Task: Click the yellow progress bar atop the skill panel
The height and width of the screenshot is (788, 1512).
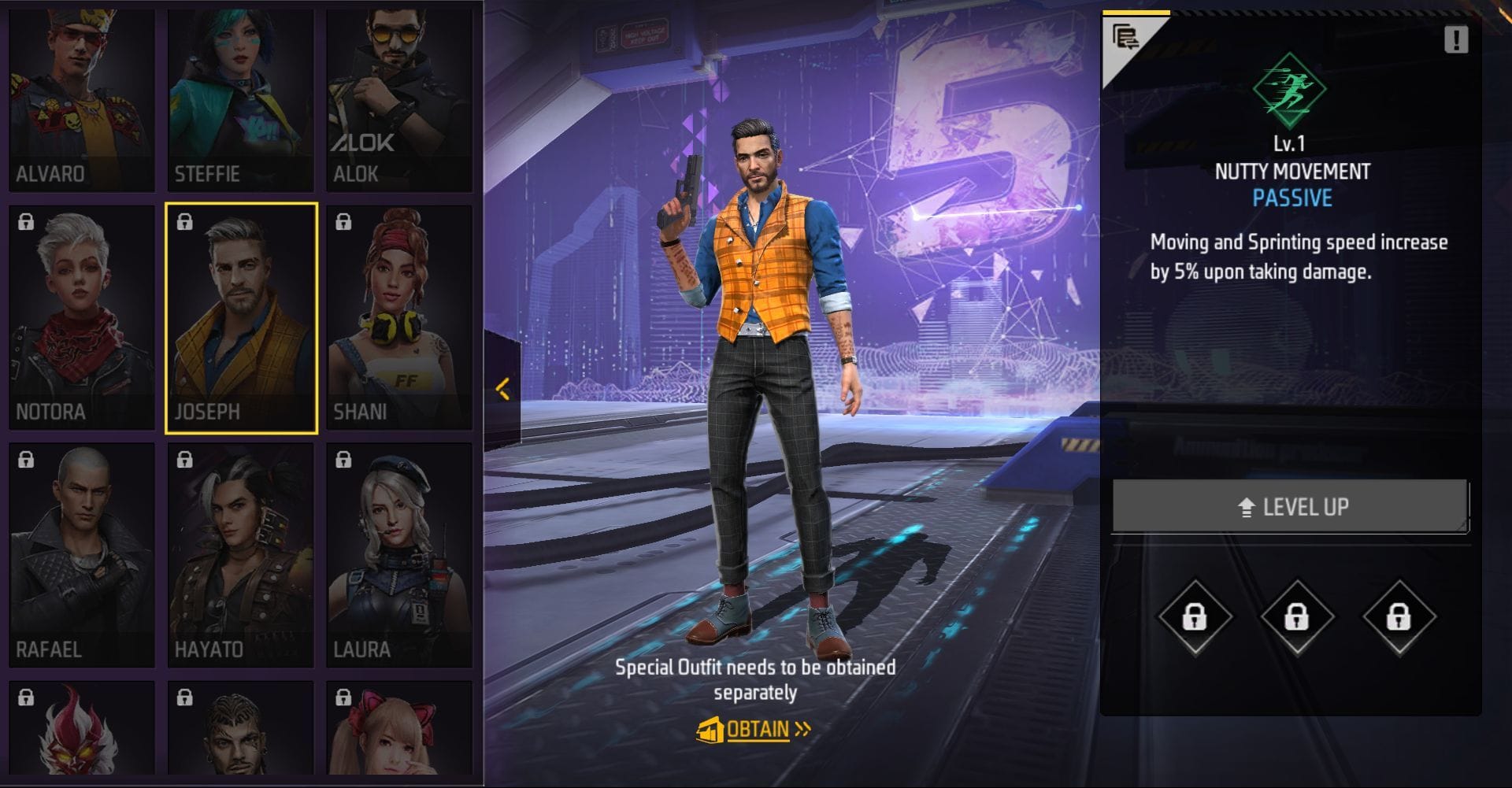Action: (x=1136, y=11)
